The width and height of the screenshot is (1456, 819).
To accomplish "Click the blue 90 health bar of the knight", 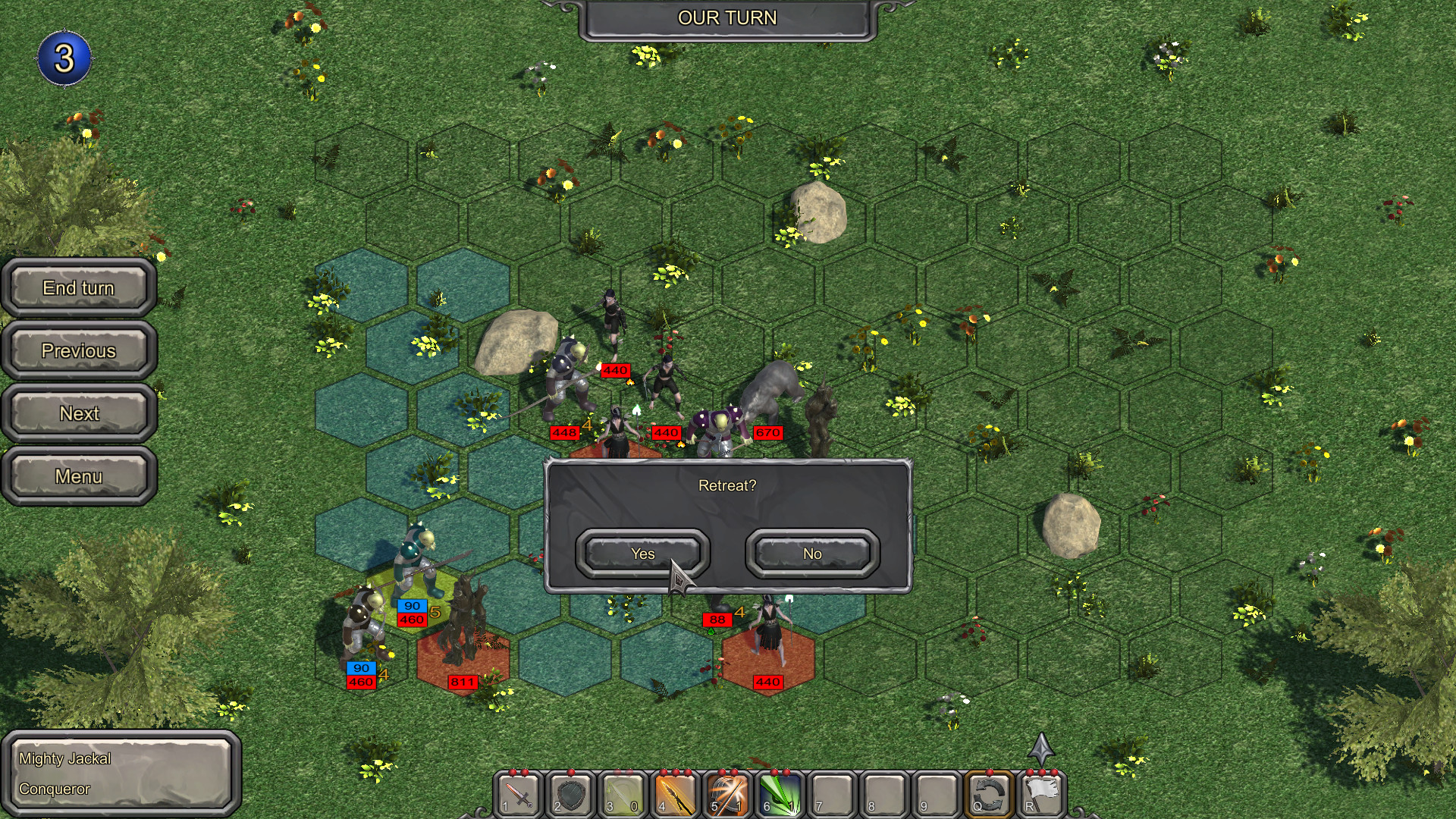I will (411, 605).
